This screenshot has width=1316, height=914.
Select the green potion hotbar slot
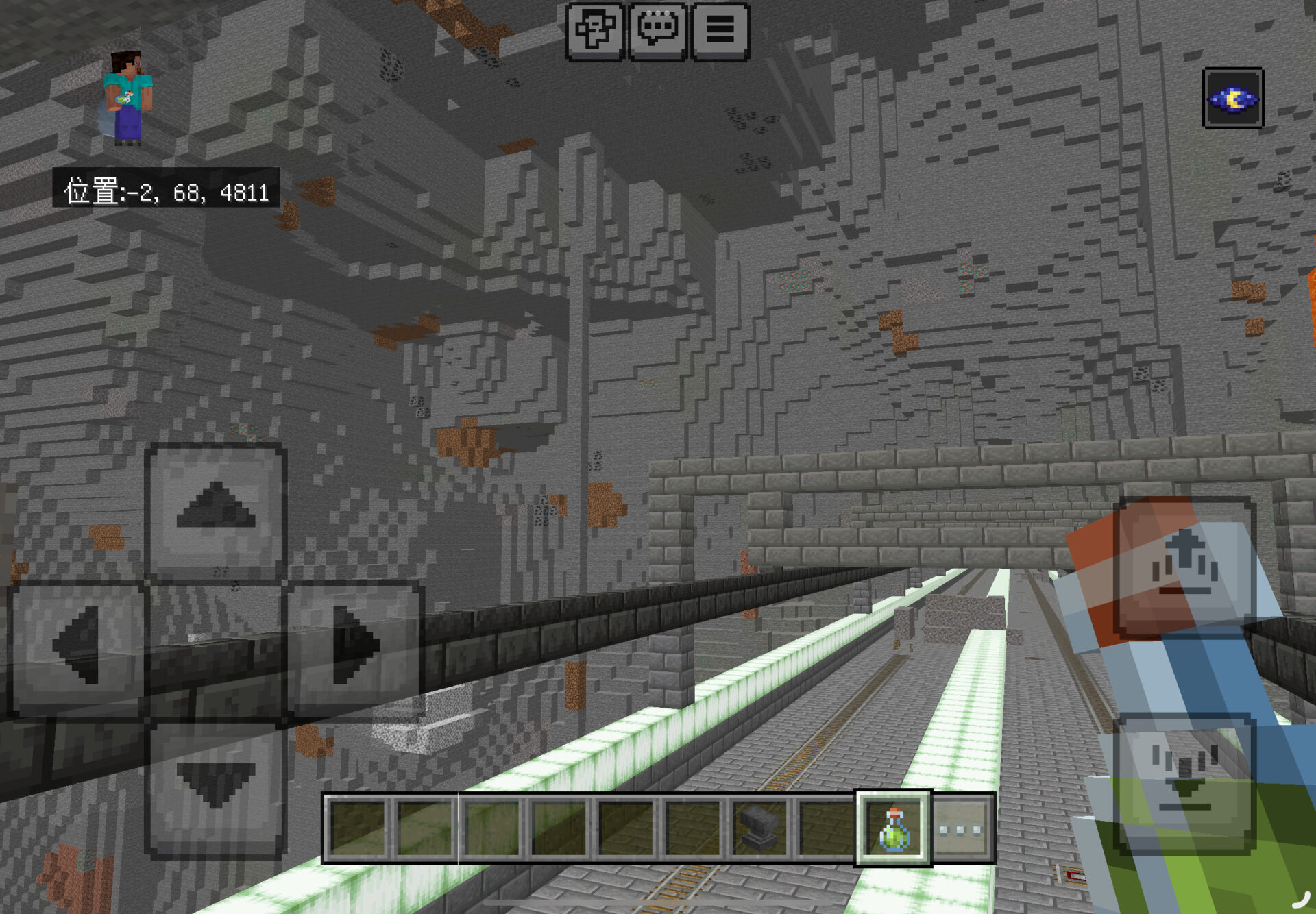tap(893, 828)
